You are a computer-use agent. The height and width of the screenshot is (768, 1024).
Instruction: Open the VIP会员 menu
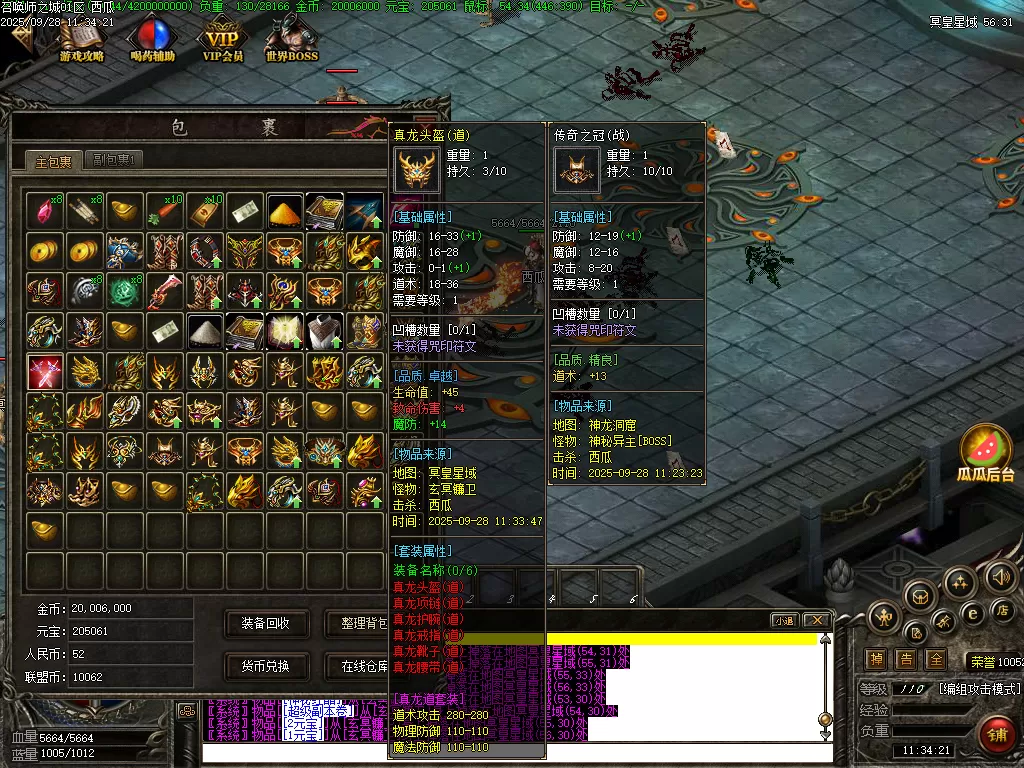(223, 40)
